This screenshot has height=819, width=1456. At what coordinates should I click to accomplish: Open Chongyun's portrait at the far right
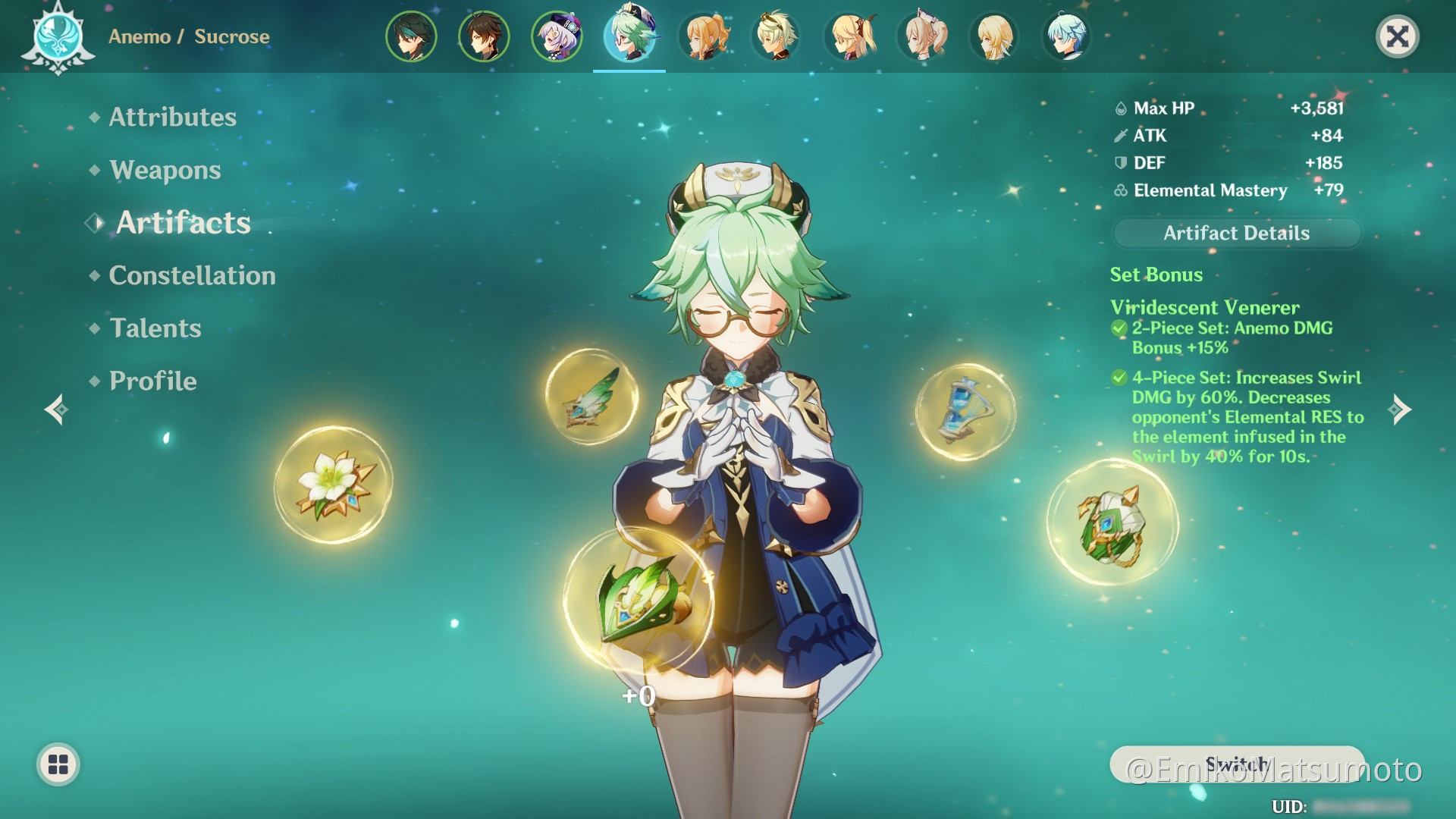[x=1066, y=36]
